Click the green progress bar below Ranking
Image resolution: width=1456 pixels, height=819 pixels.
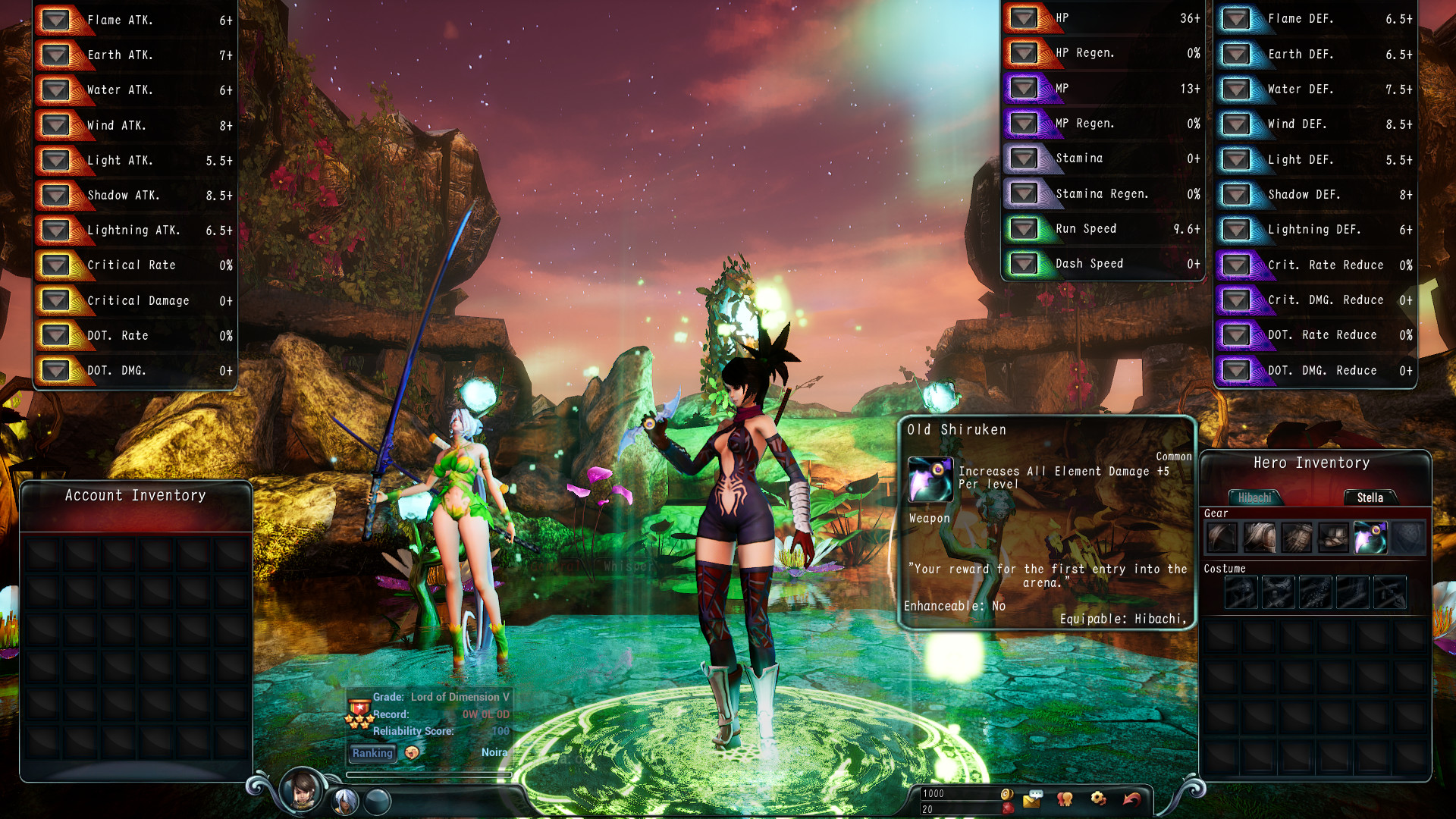pos(429,774)
